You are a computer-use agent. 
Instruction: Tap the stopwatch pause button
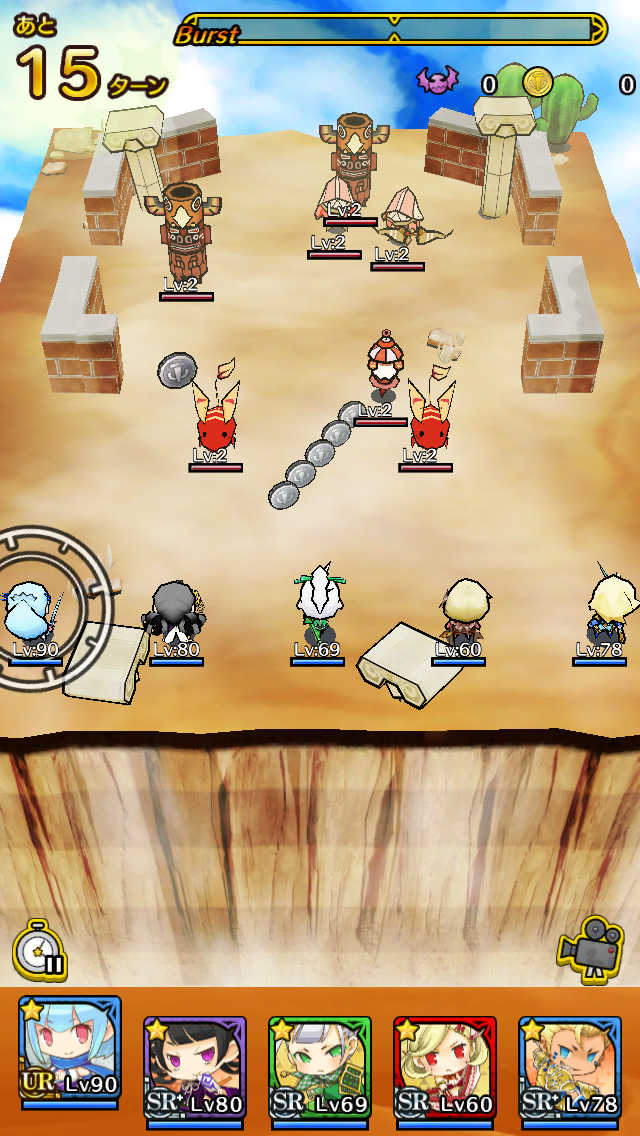[40, 948]
